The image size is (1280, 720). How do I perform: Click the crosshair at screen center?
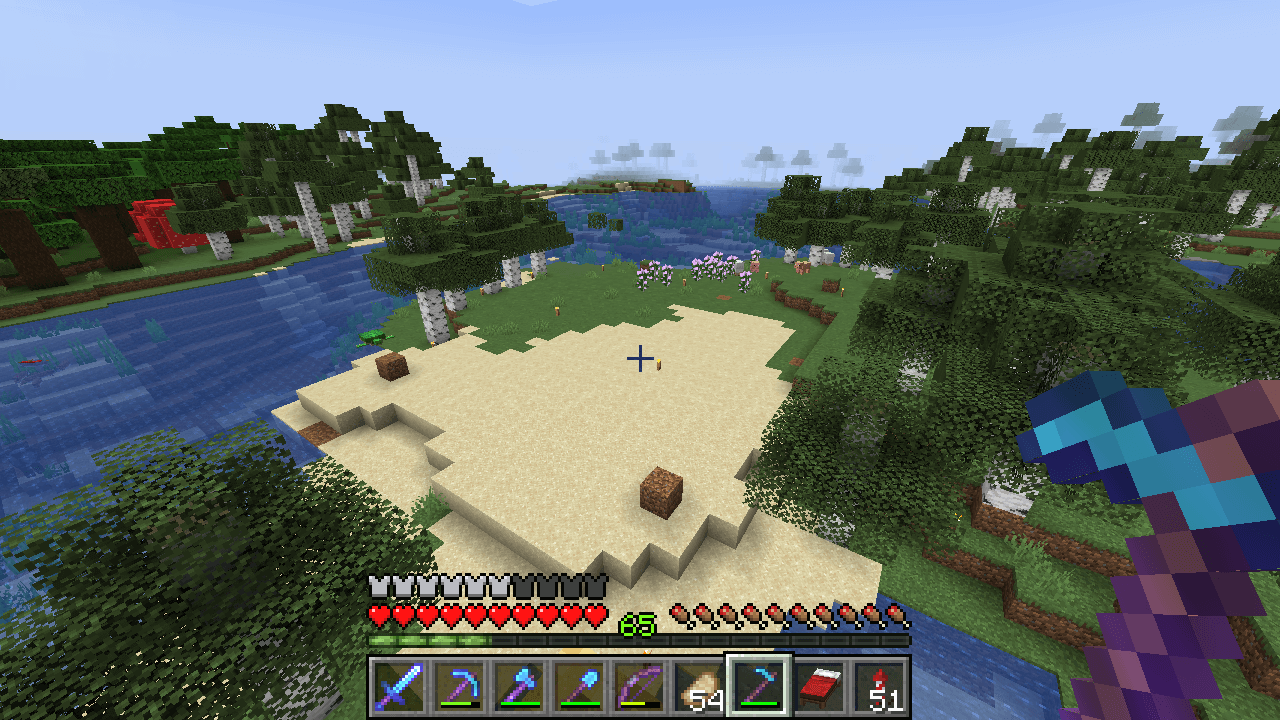639,358
